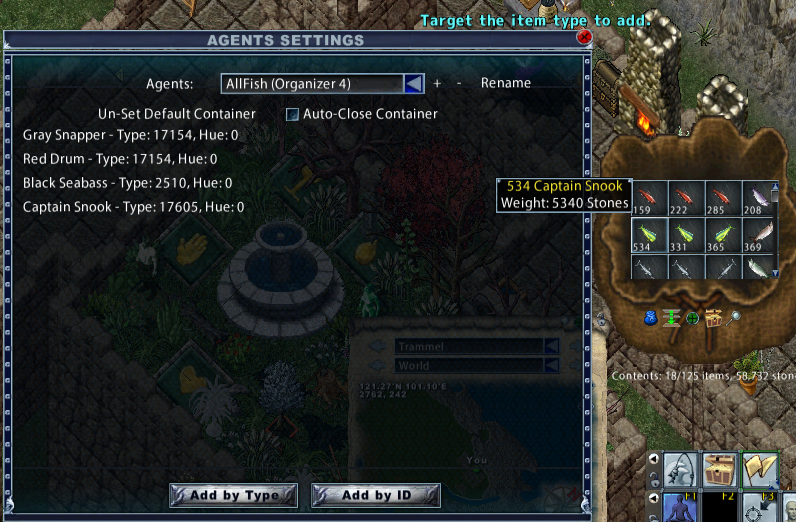
Task: Choose the Black Seabass entry
Action: 127,183
